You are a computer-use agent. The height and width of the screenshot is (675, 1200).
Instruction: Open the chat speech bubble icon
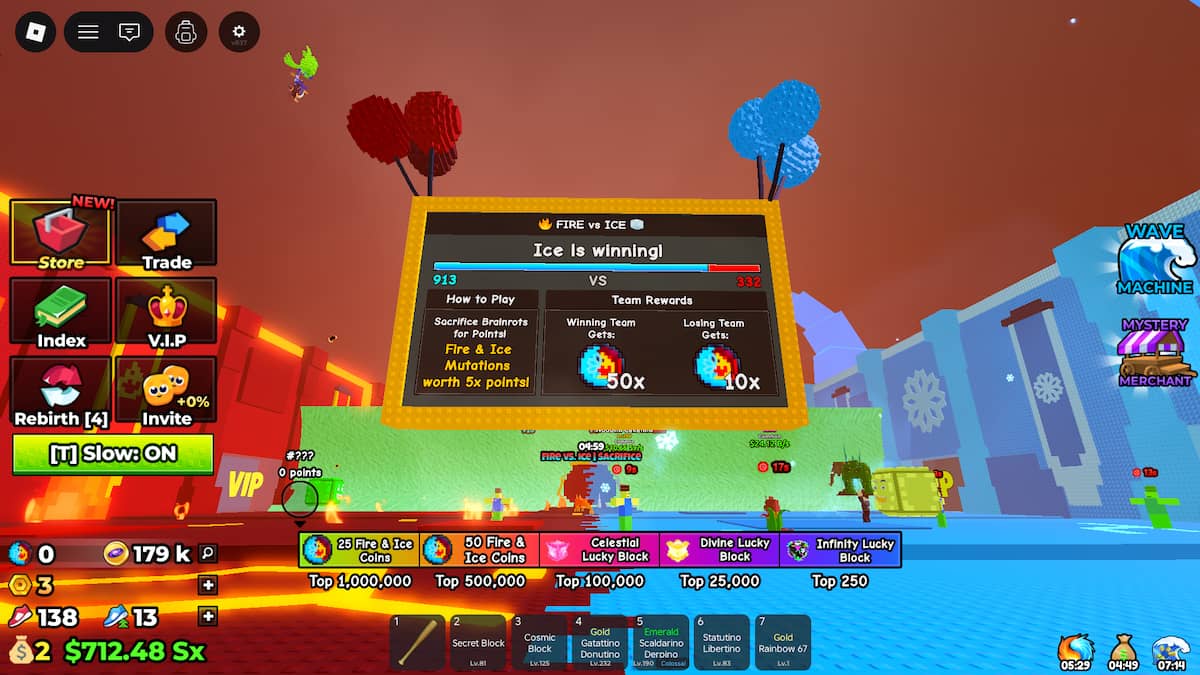129,32
